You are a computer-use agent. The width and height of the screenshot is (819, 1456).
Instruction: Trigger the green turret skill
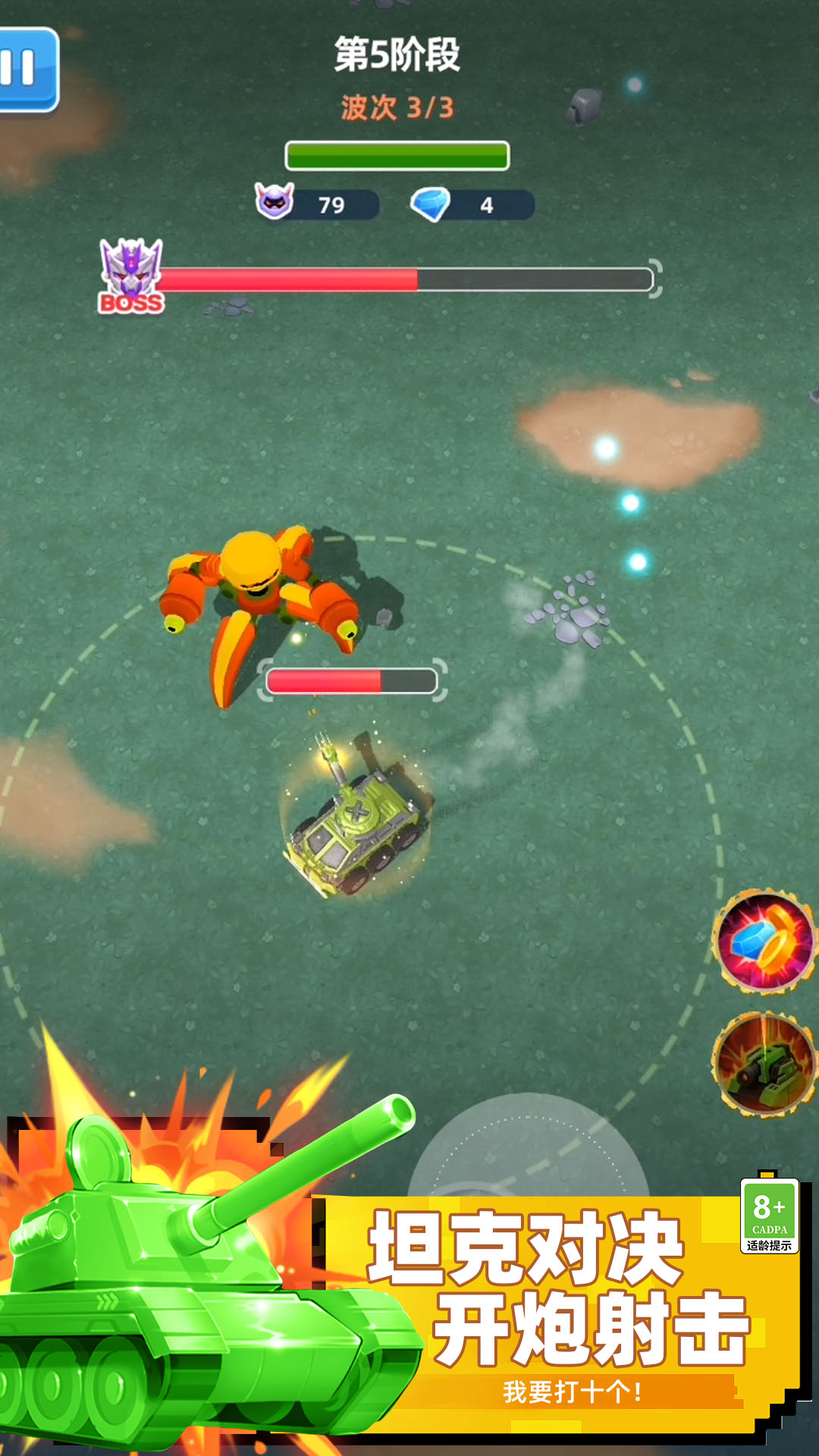coord(764,1063)
